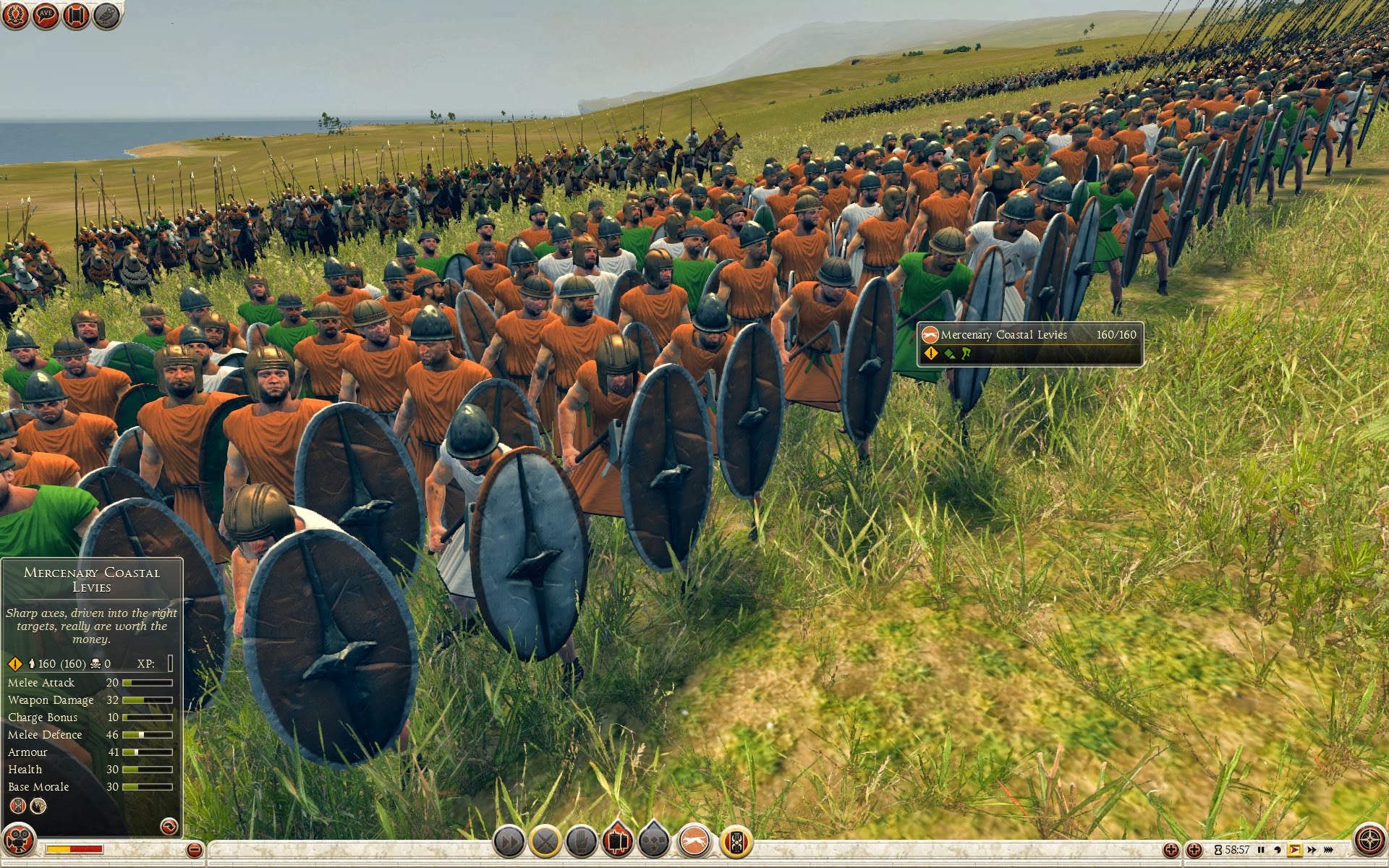Click the raised hand halt button
This screenshot has height=868, width=1389.
click(581, 842)
